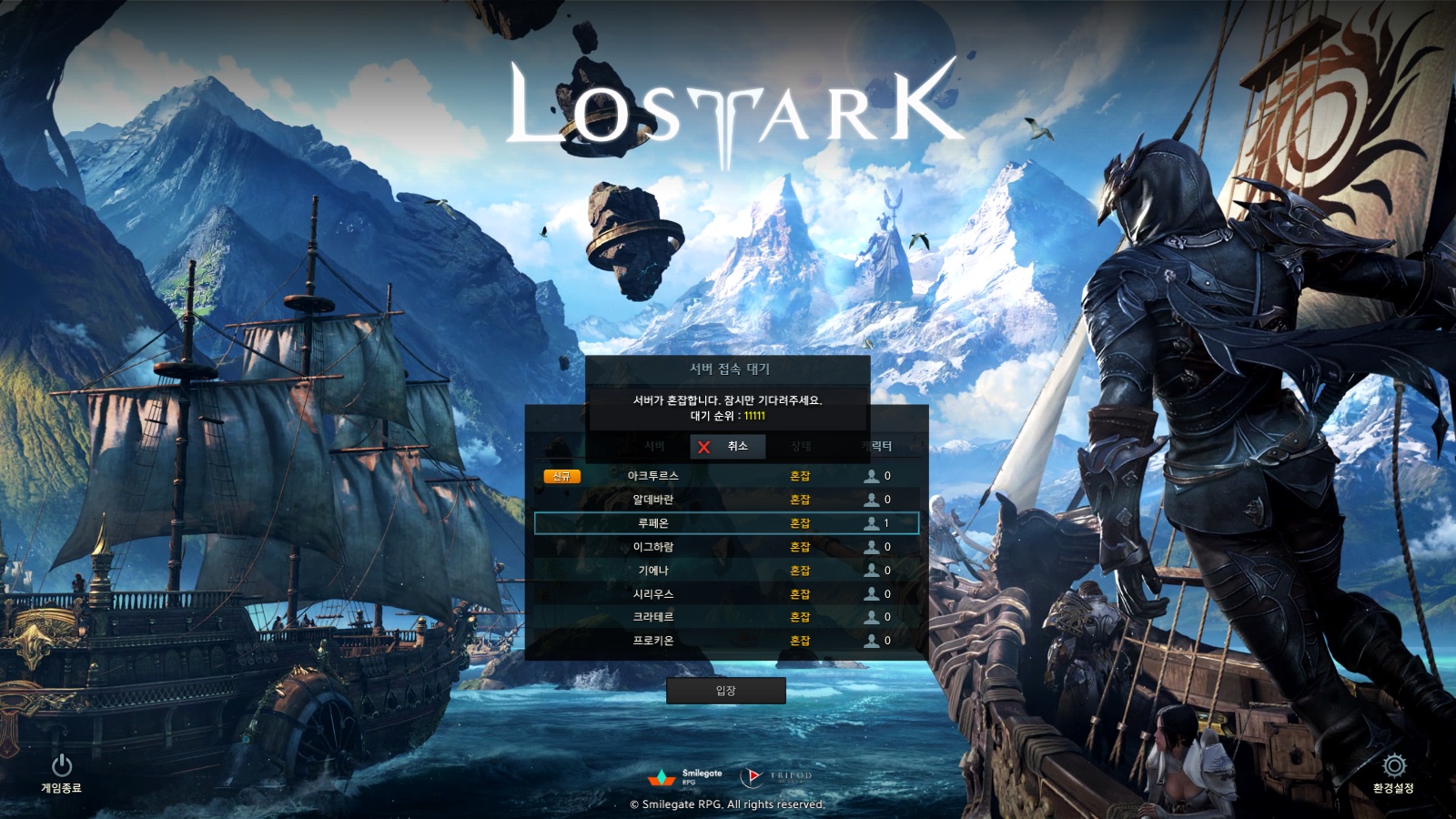Open 환경설정 settings gear
Image resolution: width=1456 pixels, height=819 pixels.
[1393, 773]
